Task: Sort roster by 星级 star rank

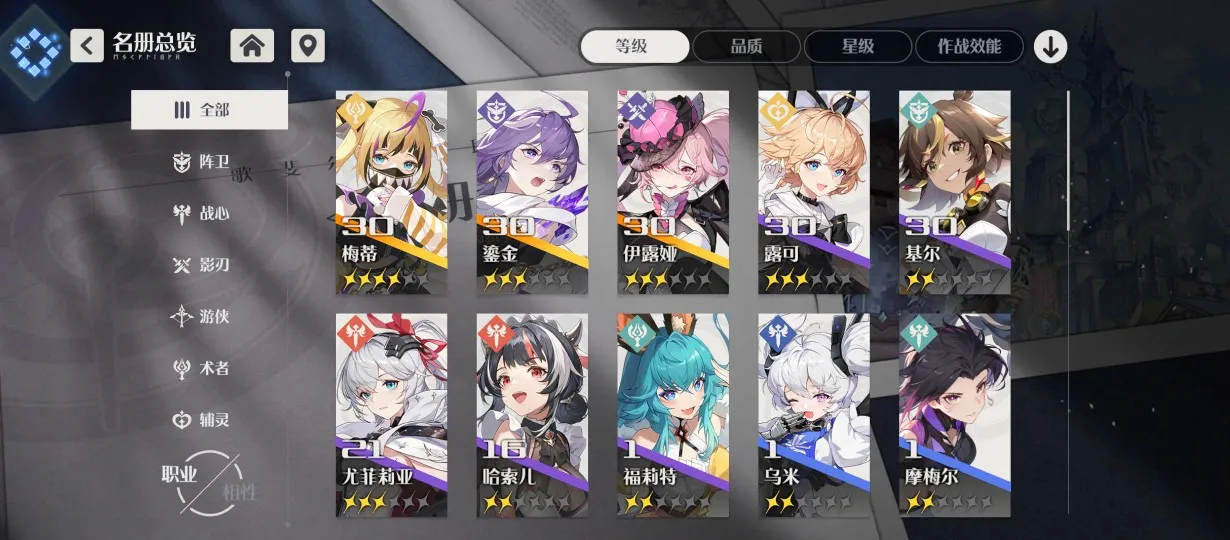Action: tap(858, 46)
